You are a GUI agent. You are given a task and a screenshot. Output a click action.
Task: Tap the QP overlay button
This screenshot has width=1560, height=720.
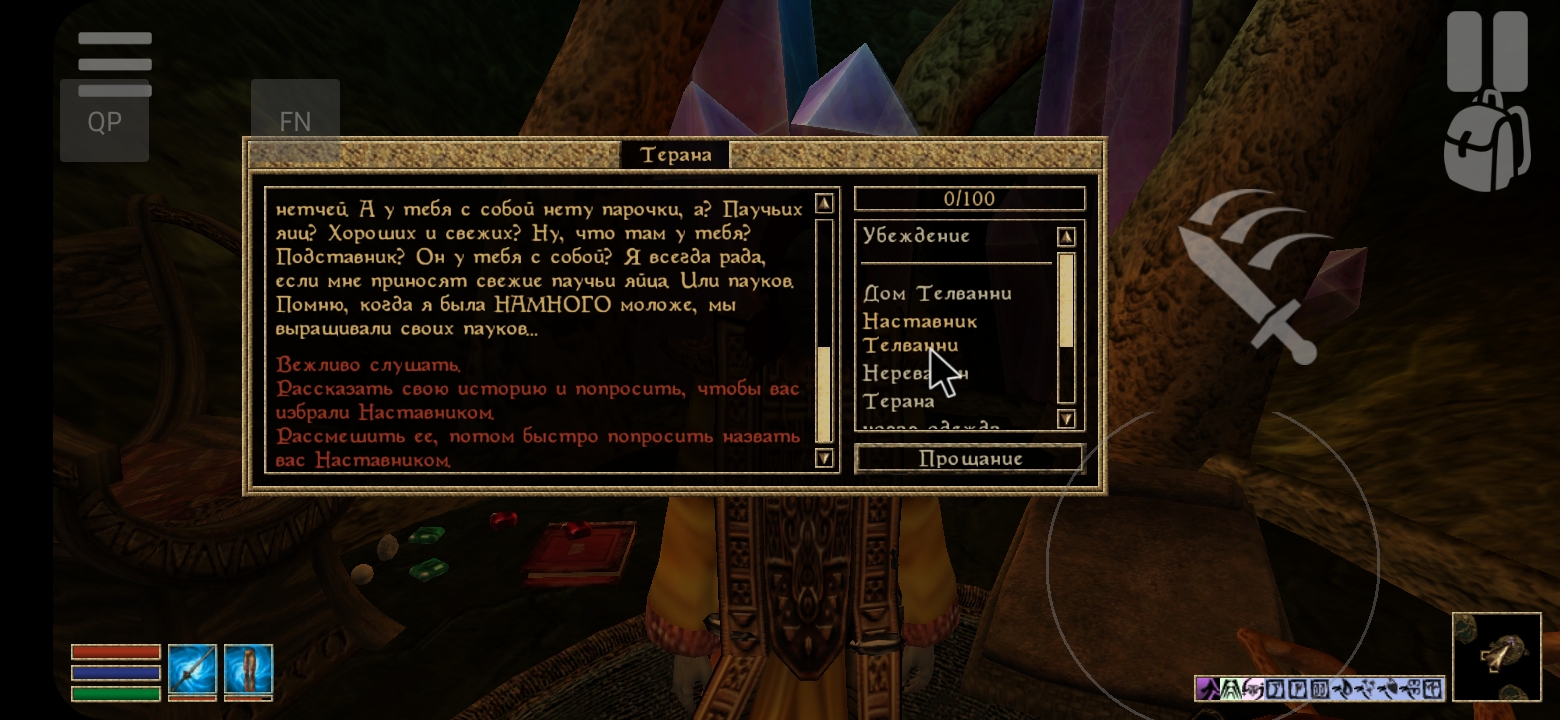click(x=104, y=122)
